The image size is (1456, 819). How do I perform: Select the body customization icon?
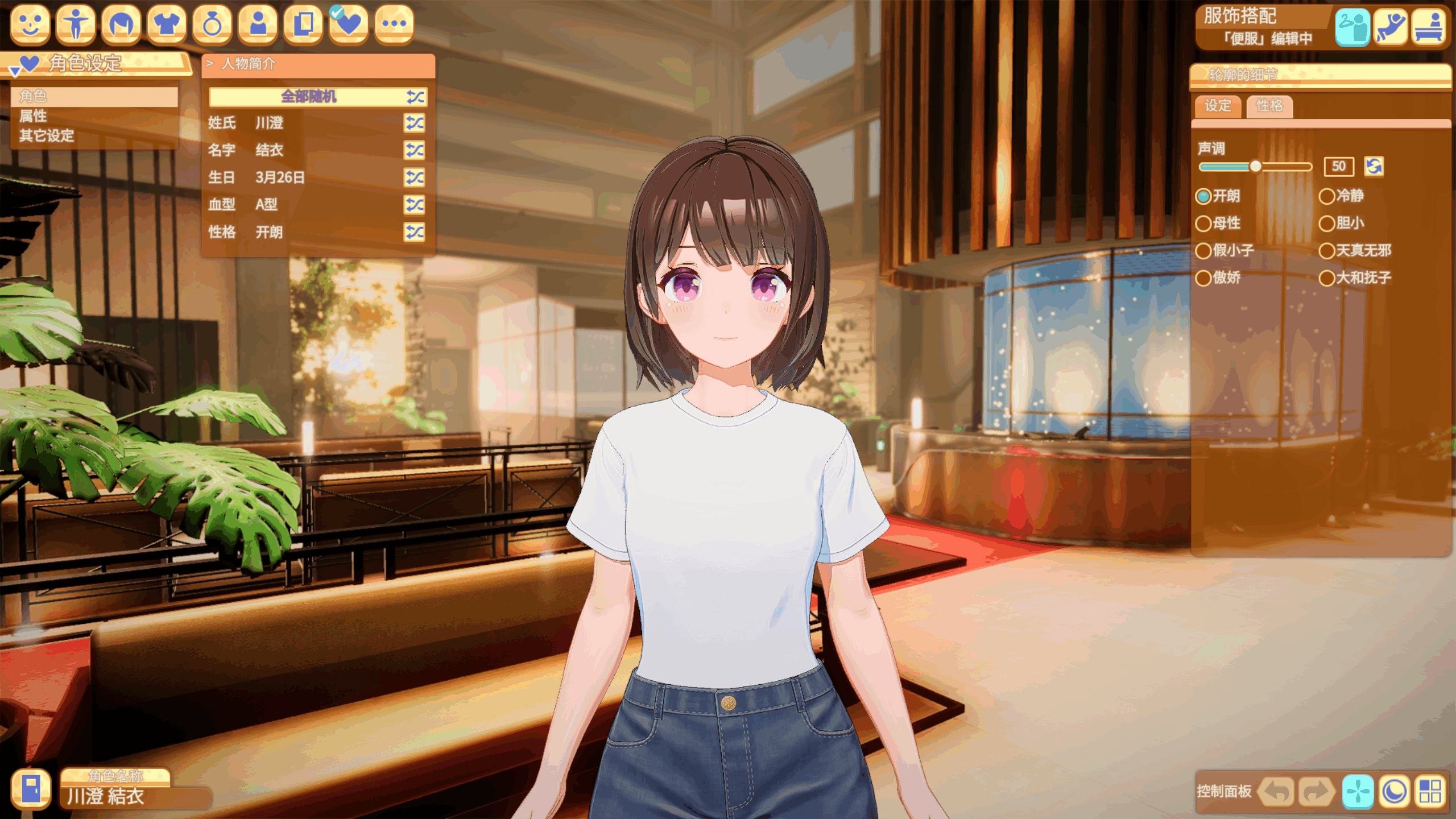click(x=76, y=25)
